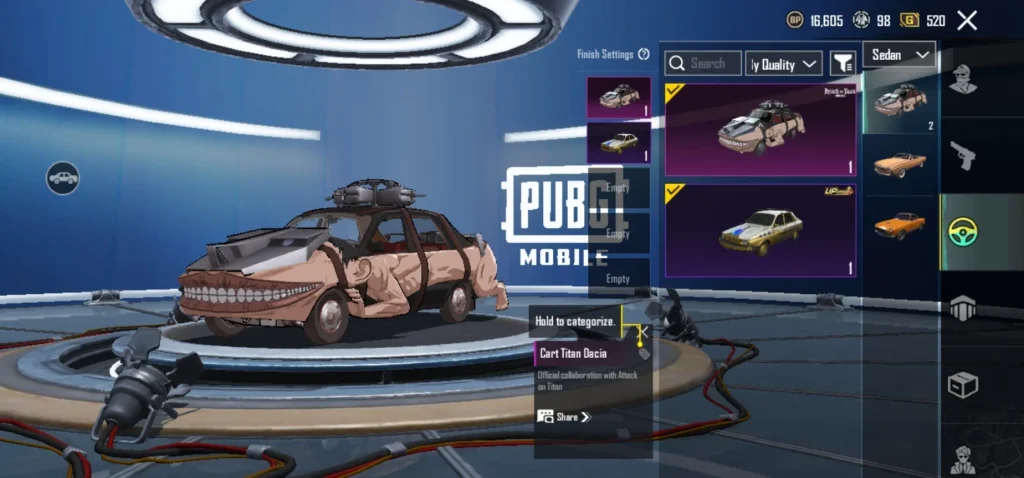
Task: Share the Cart Titan Dacia skin
Action: 565,416
